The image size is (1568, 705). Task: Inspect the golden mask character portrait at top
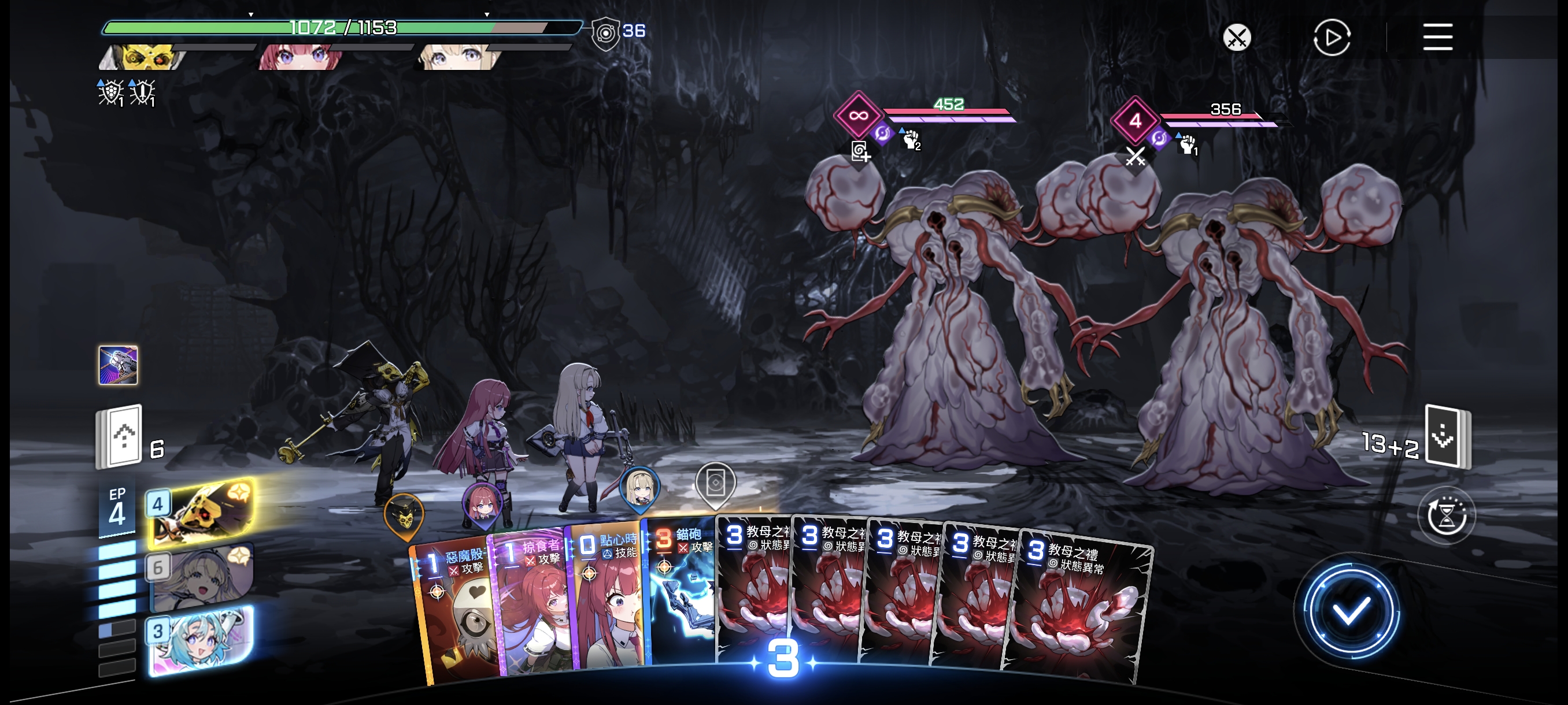click(x=145, y=57)
